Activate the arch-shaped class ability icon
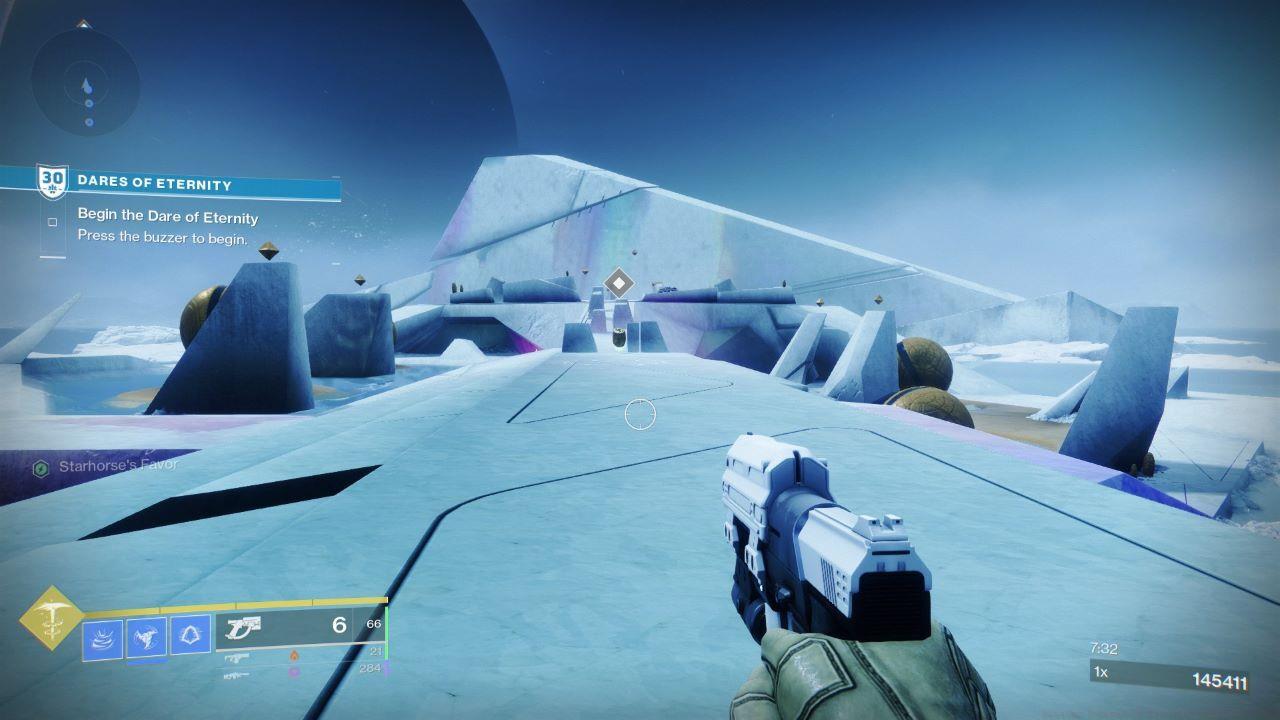 coord(190,634)
